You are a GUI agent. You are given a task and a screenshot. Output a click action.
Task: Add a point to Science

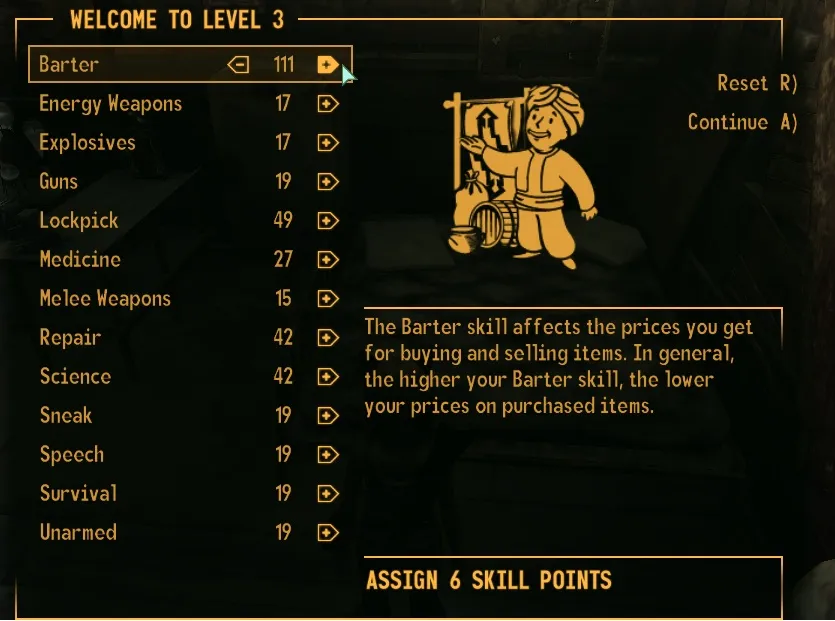tap(327, 377)
